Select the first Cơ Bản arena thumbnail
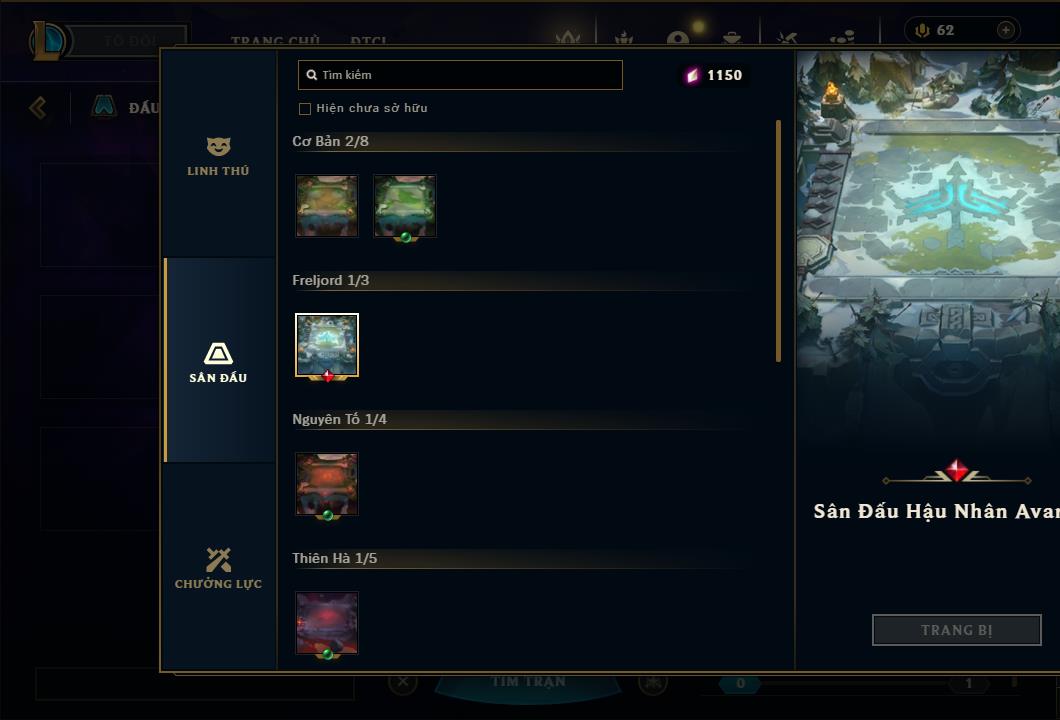 327,206
